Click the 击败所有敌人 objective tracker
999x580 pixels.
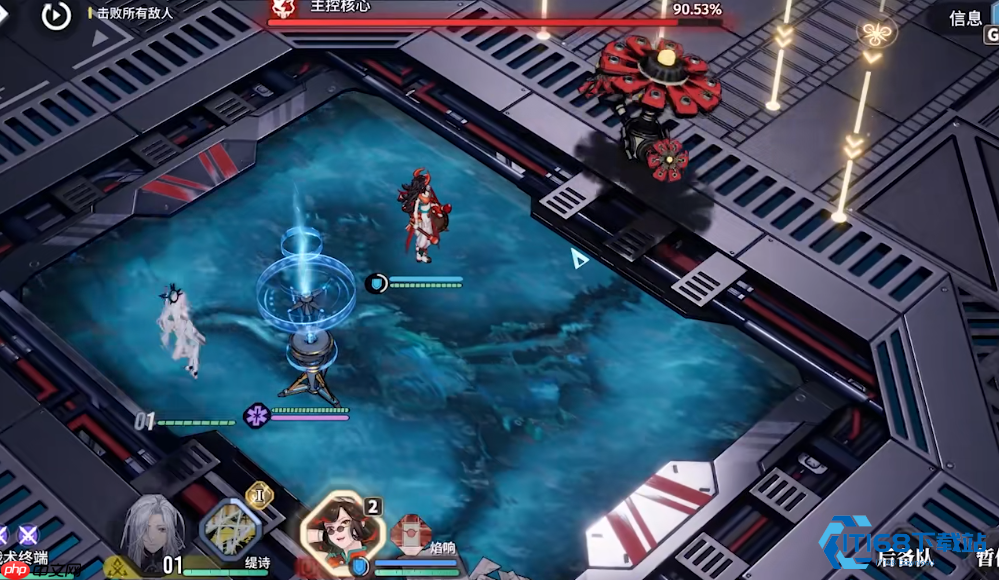135,13
